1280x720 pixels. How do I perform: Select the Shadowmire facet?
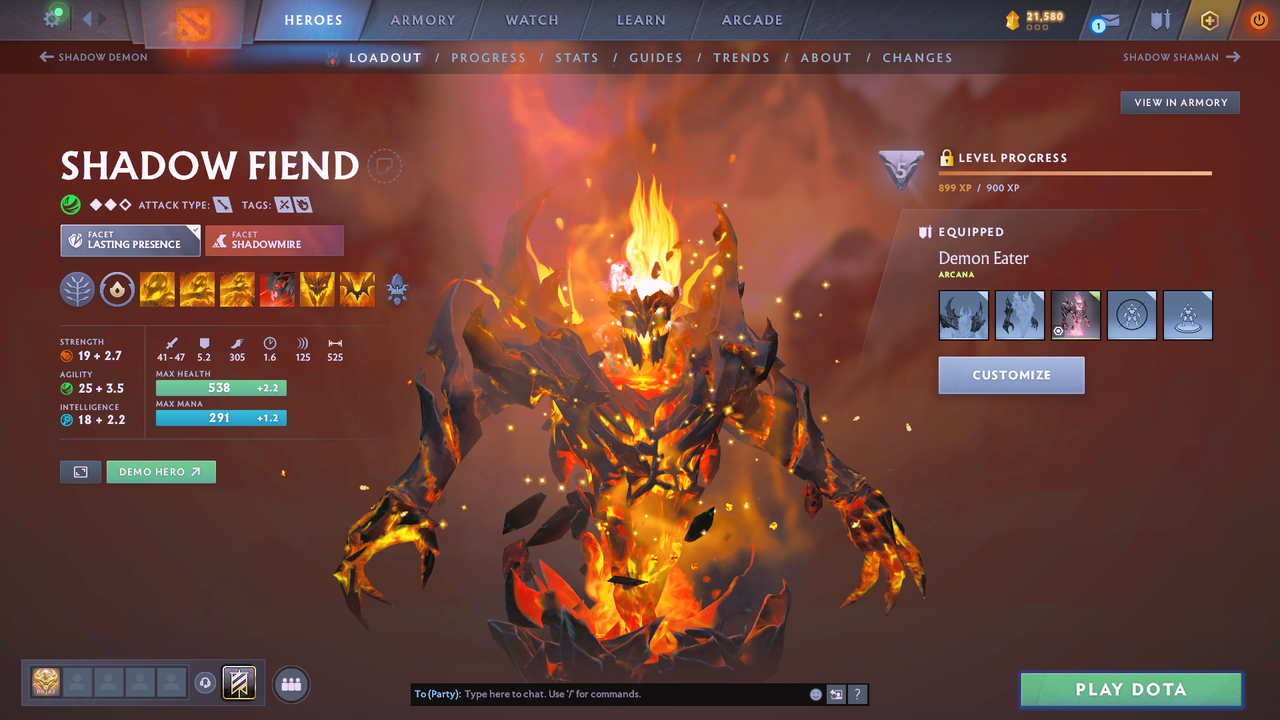(274, 240)
